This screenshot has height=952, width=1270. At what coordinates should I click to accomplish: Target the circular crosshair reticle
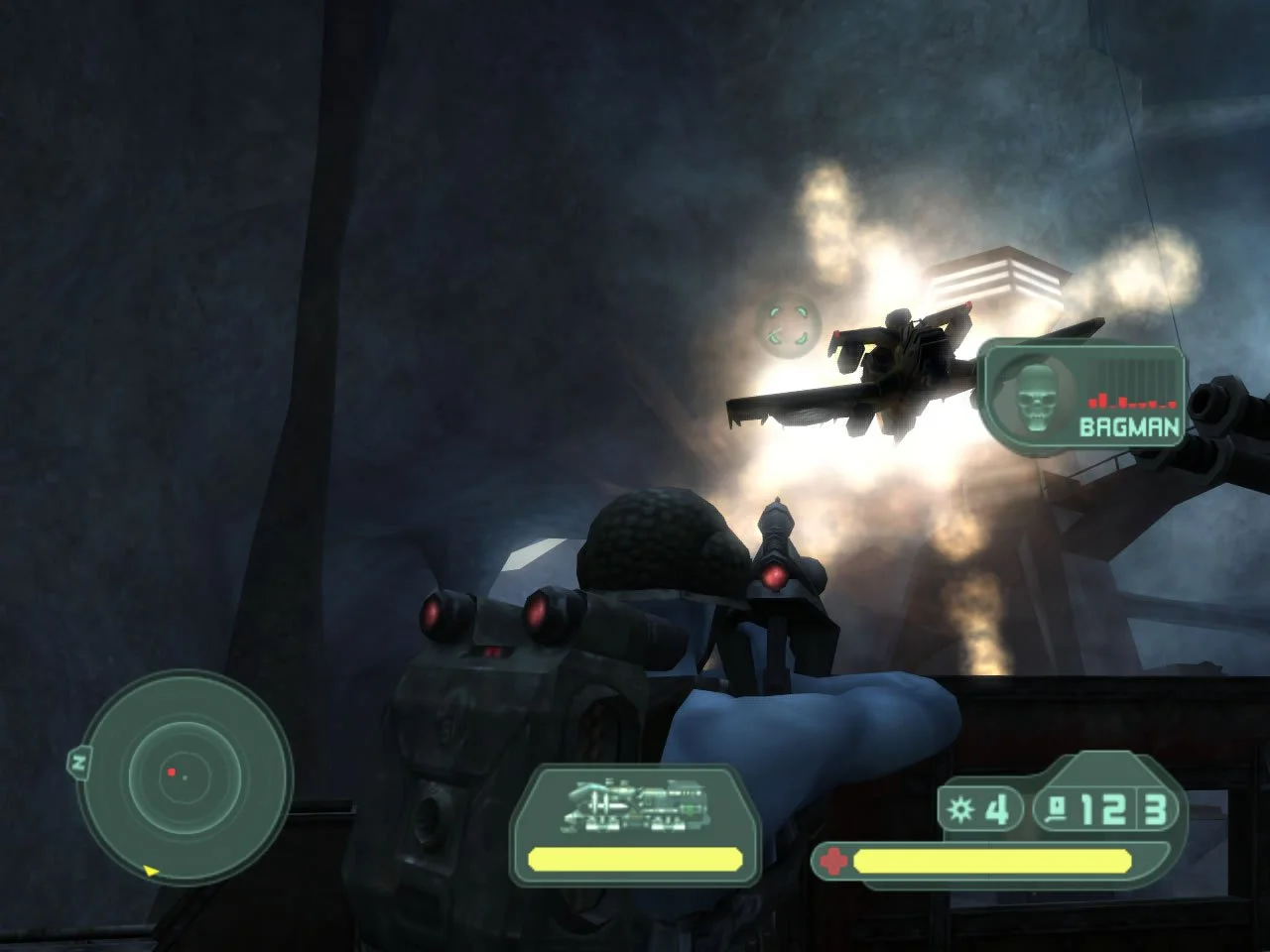click(x=787, y=327)
